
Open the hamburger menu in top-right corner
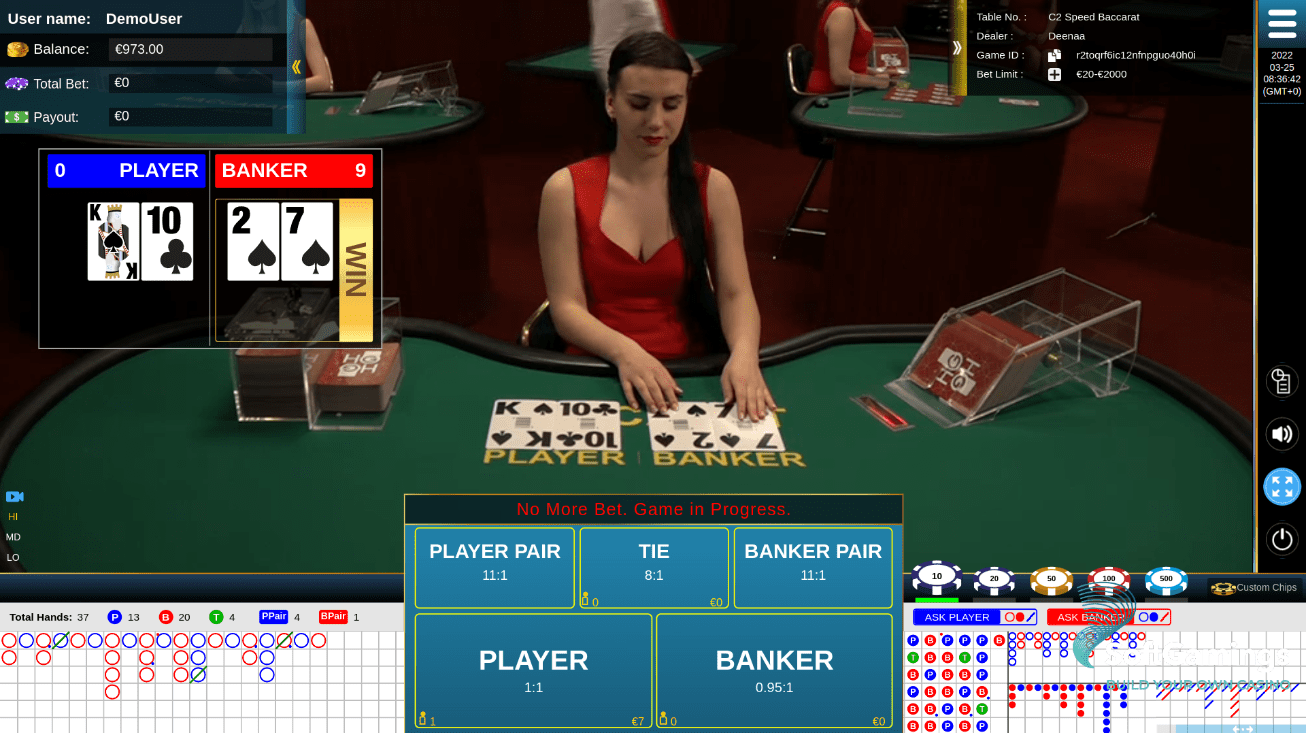coord(1284,22)
